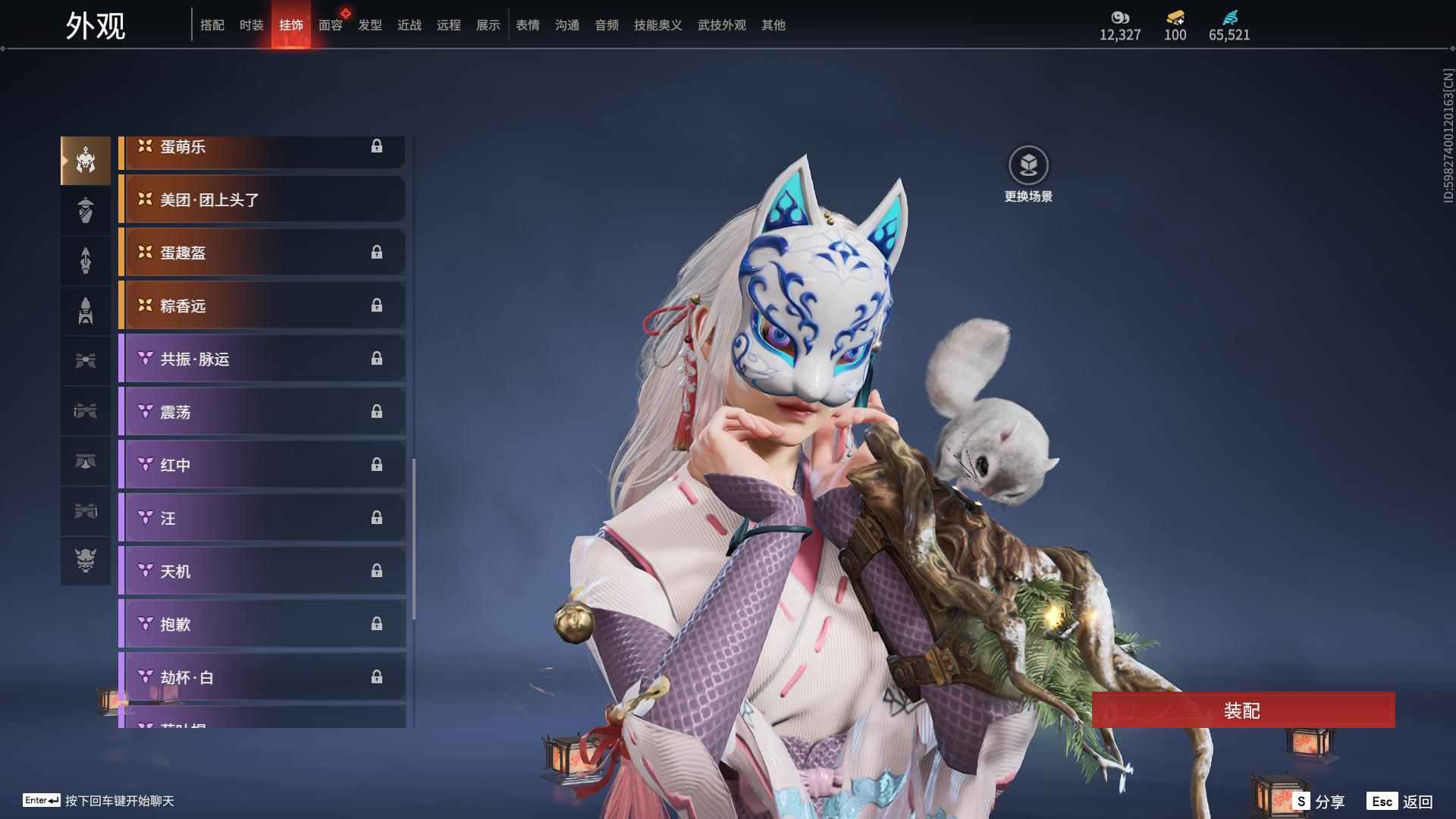Return with the 返回 button
This screenshot has width=1456, height=819.
1401,802
